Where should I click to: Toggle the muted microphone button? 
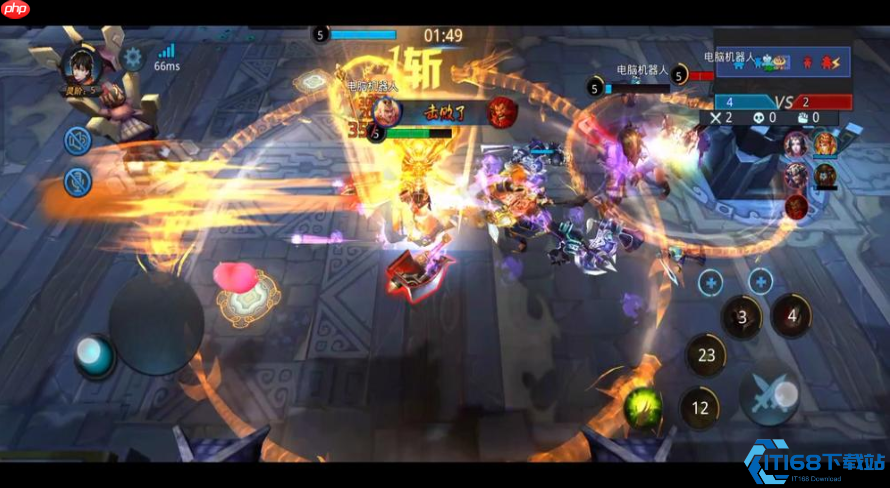click(78, 181)
